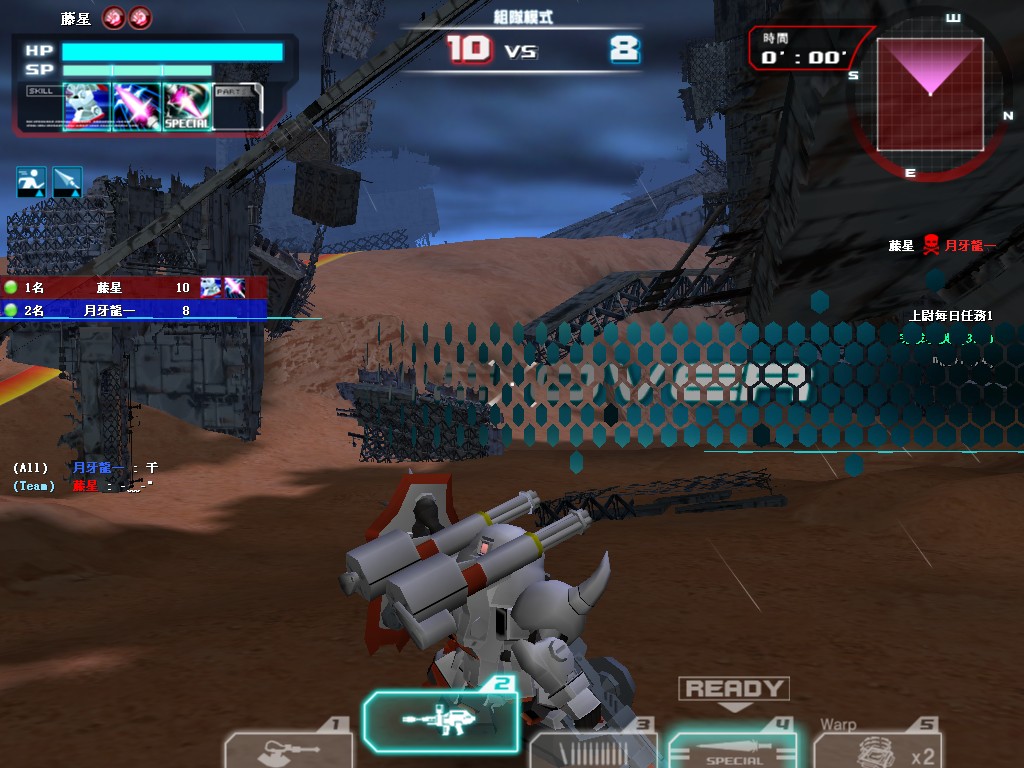The image size is (1024, 768).
Task: Select the axe melee weapon slot
Action: coord(287,749)
